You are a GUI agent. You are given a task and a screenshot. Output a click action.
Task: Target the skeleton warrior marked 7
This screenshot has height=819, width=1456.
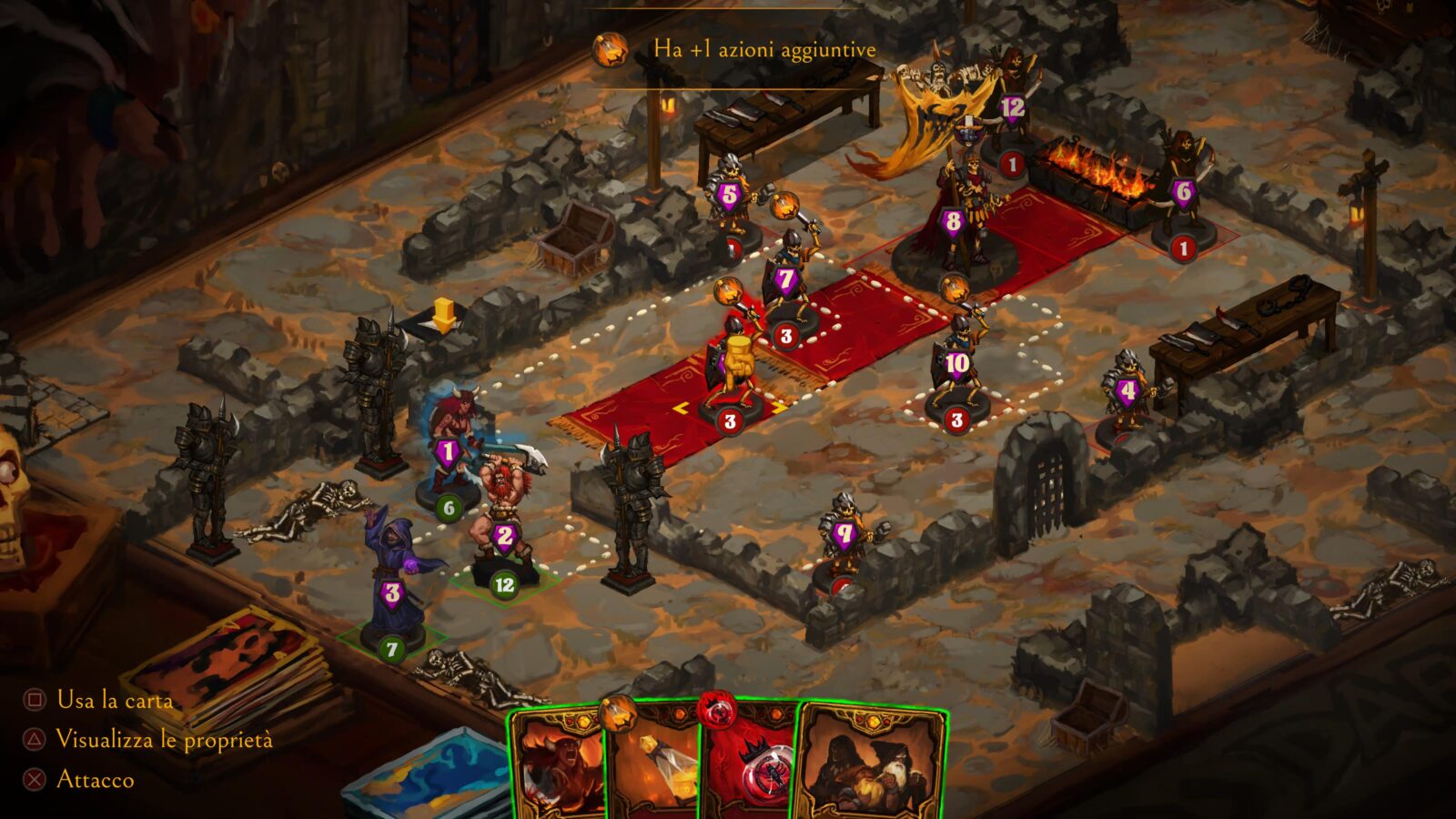786,284
